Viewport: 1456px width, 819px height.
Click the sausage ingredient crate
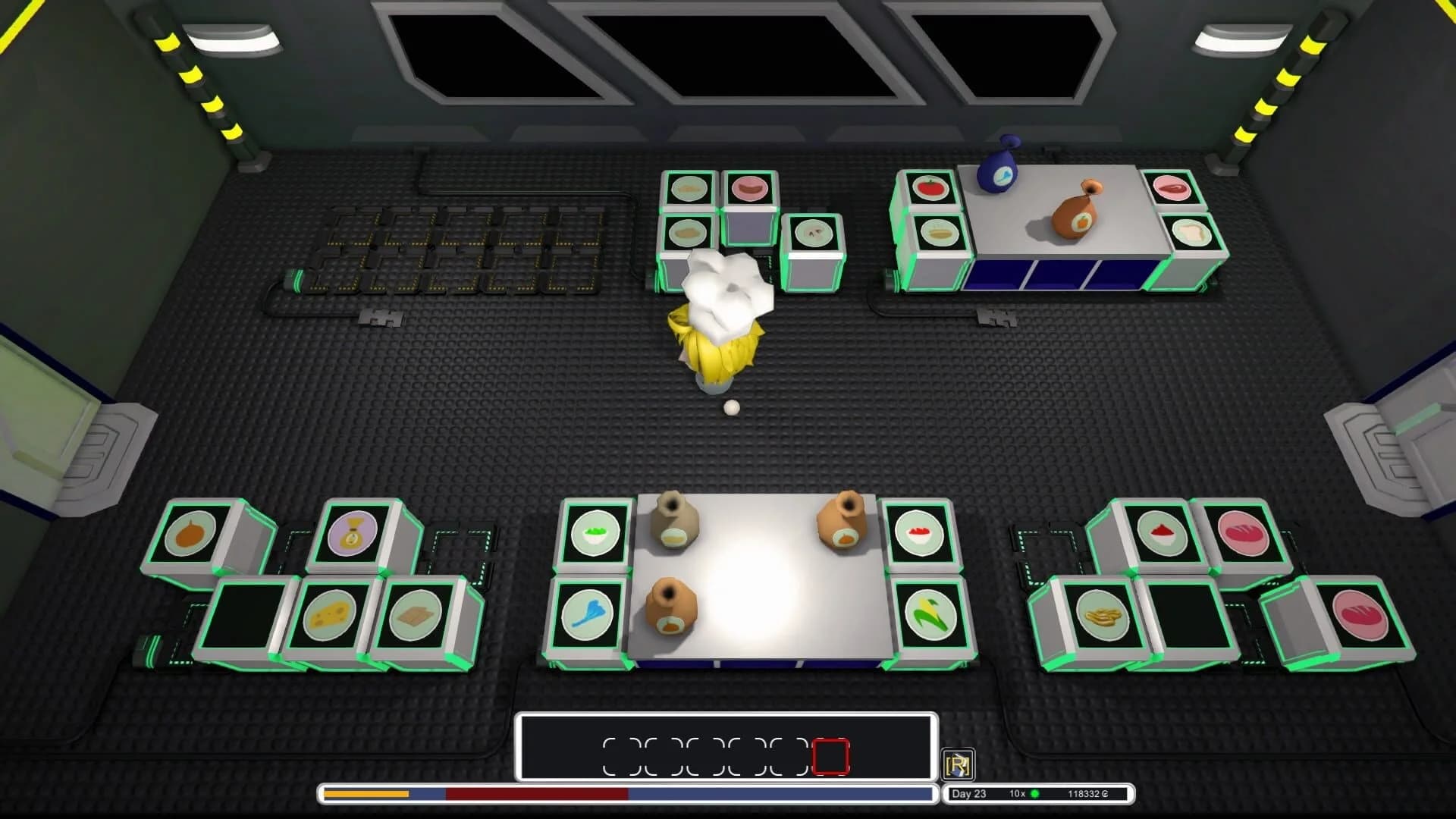pos(751,190)
